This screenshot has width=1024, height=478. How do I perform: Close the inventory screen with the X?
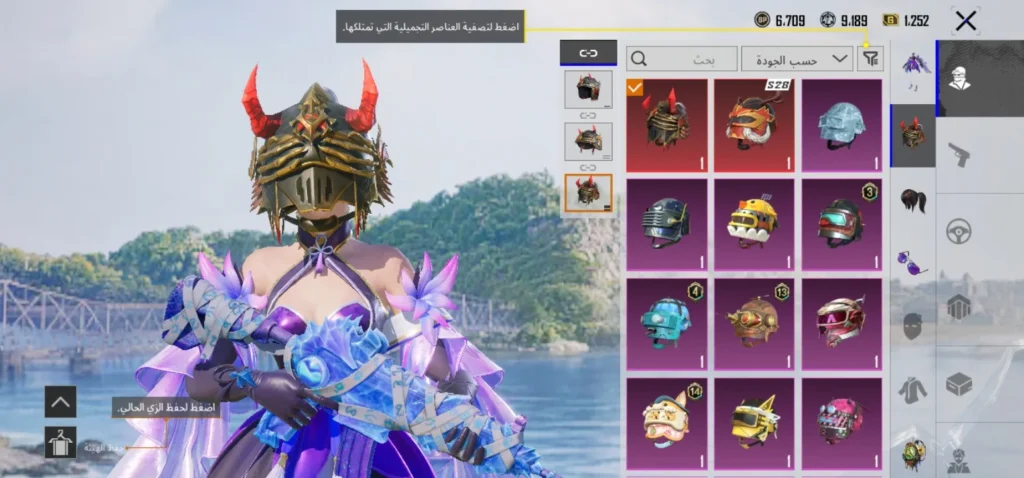pyautogui.click(x=965, y=21)
